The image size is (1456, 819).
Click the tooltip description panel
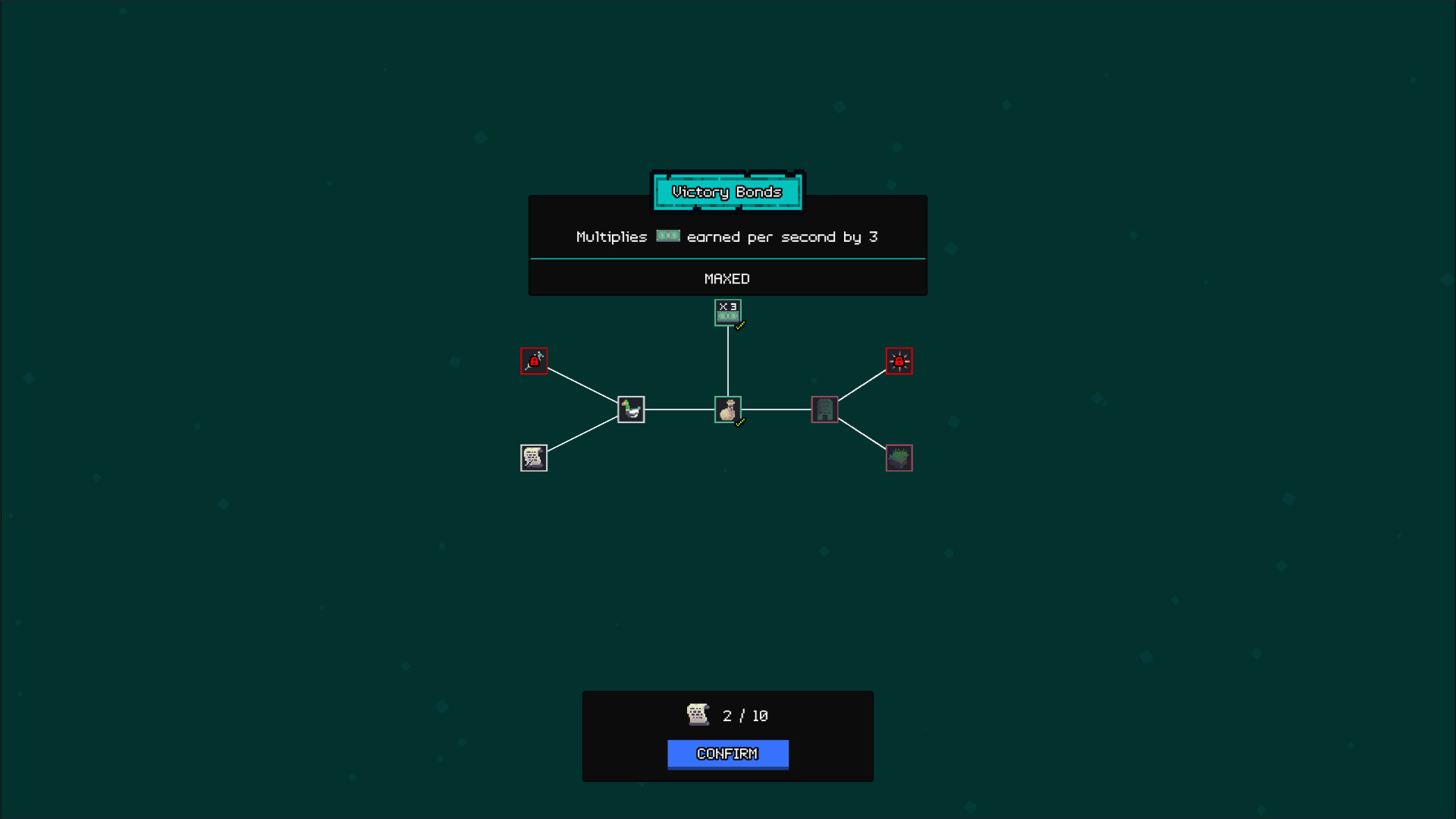727,244
